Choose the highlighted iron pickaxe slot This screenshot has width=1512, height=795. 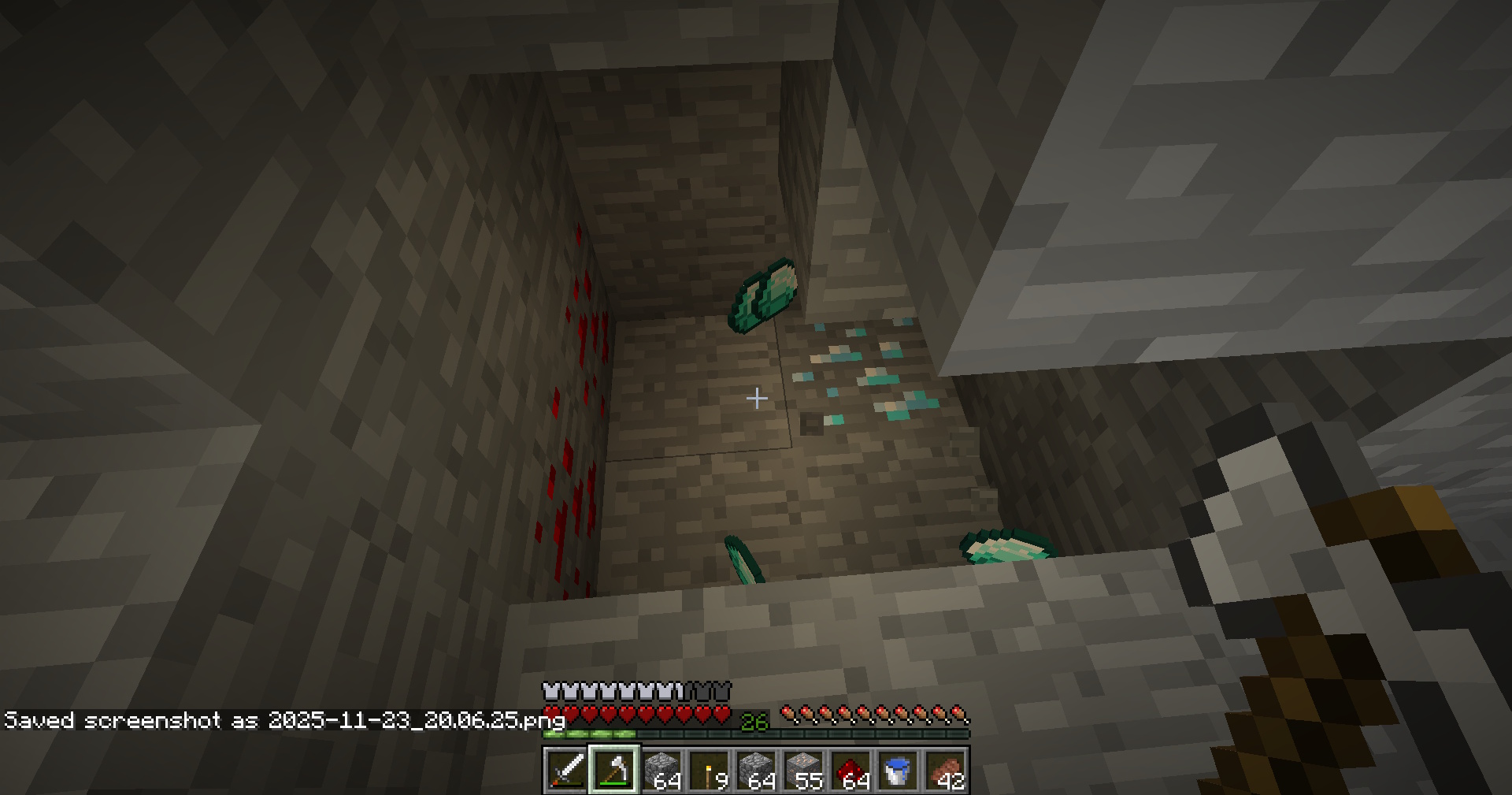[613, 770]
